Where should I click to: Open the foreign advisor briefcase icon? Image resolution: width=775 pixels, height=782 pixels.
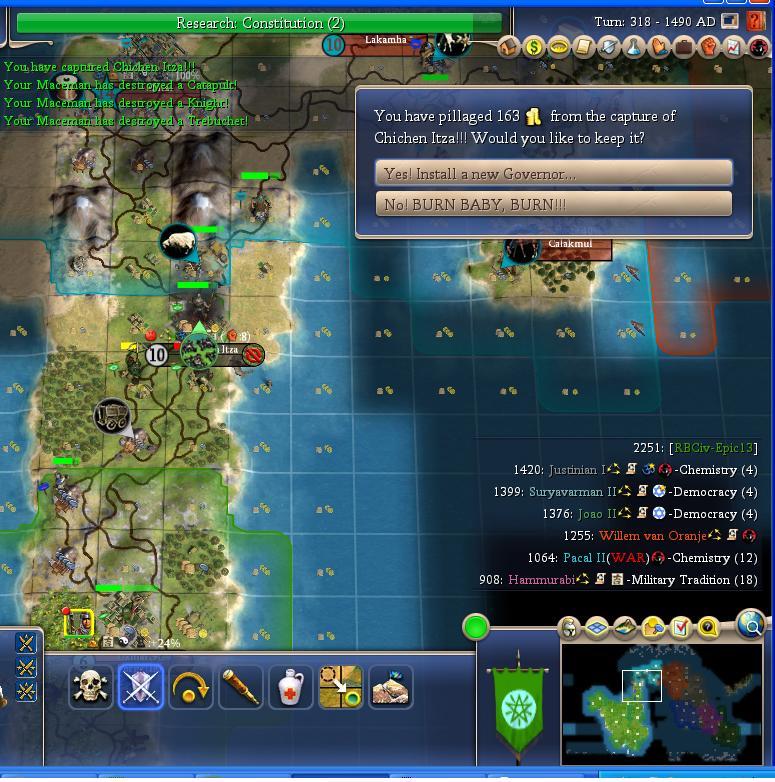point(684,47)
